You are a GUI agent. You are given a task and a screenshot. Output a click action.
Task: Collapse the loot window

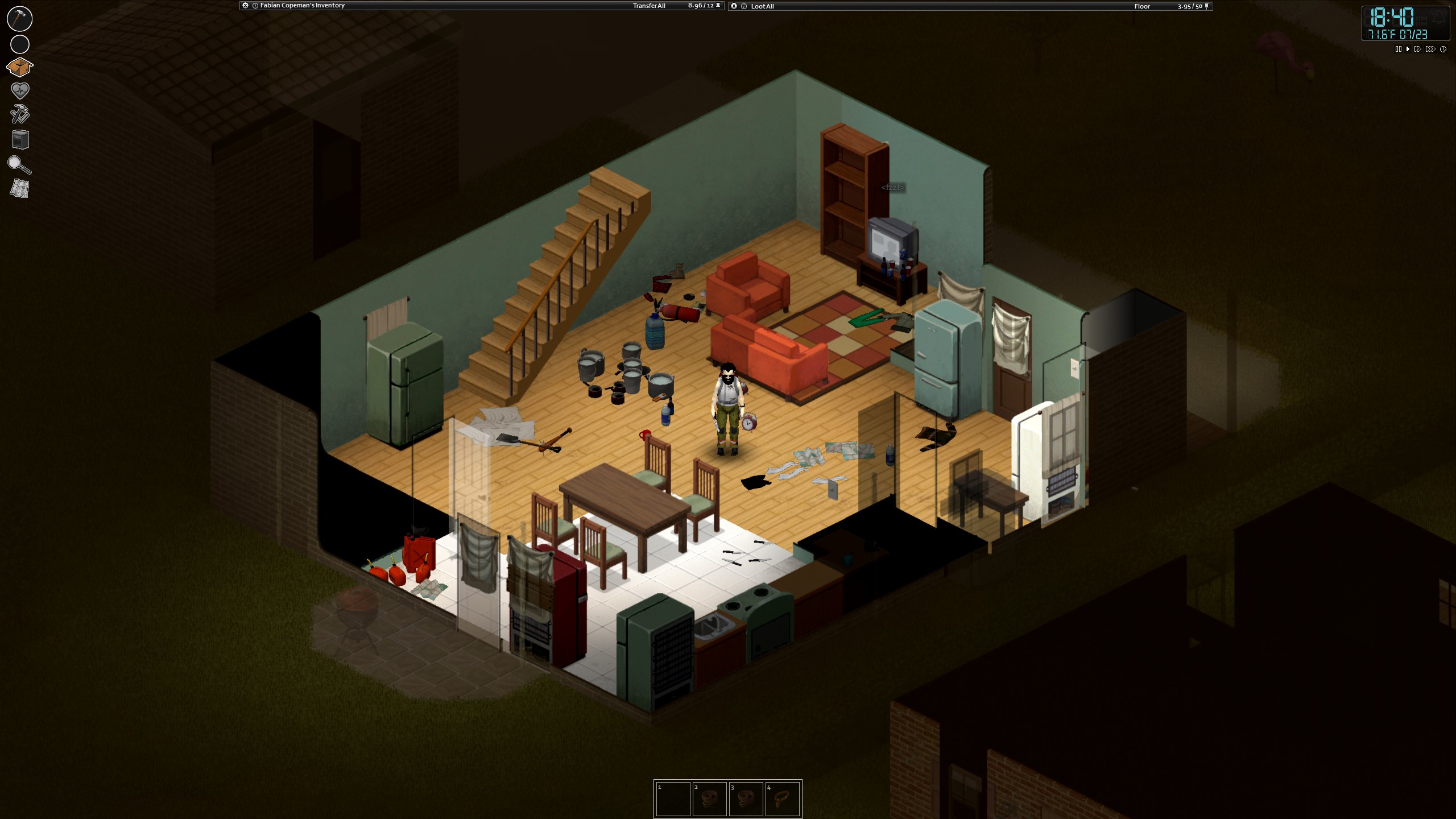(x=734, y=6)
